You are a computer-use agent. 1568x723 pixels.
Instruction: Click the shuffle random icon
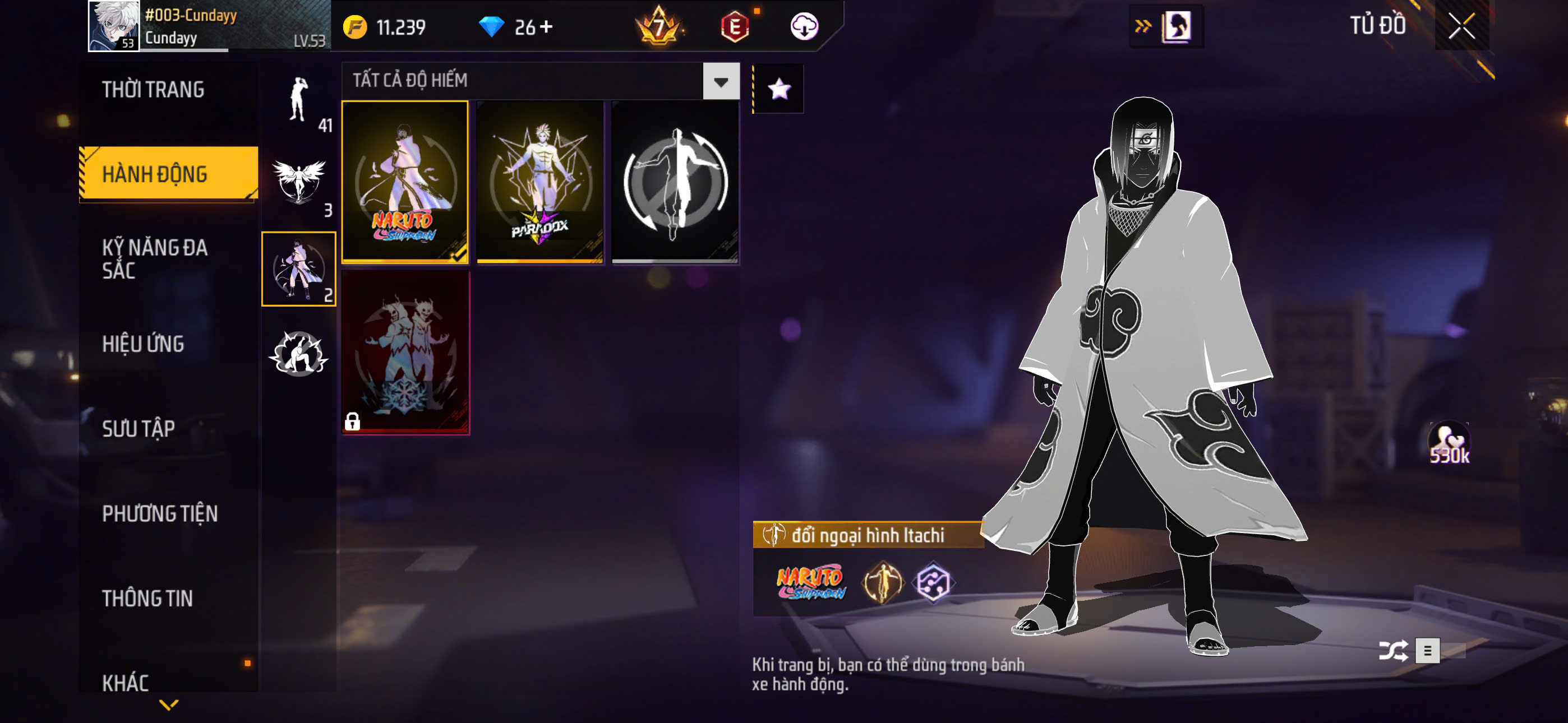(1392, 651)
